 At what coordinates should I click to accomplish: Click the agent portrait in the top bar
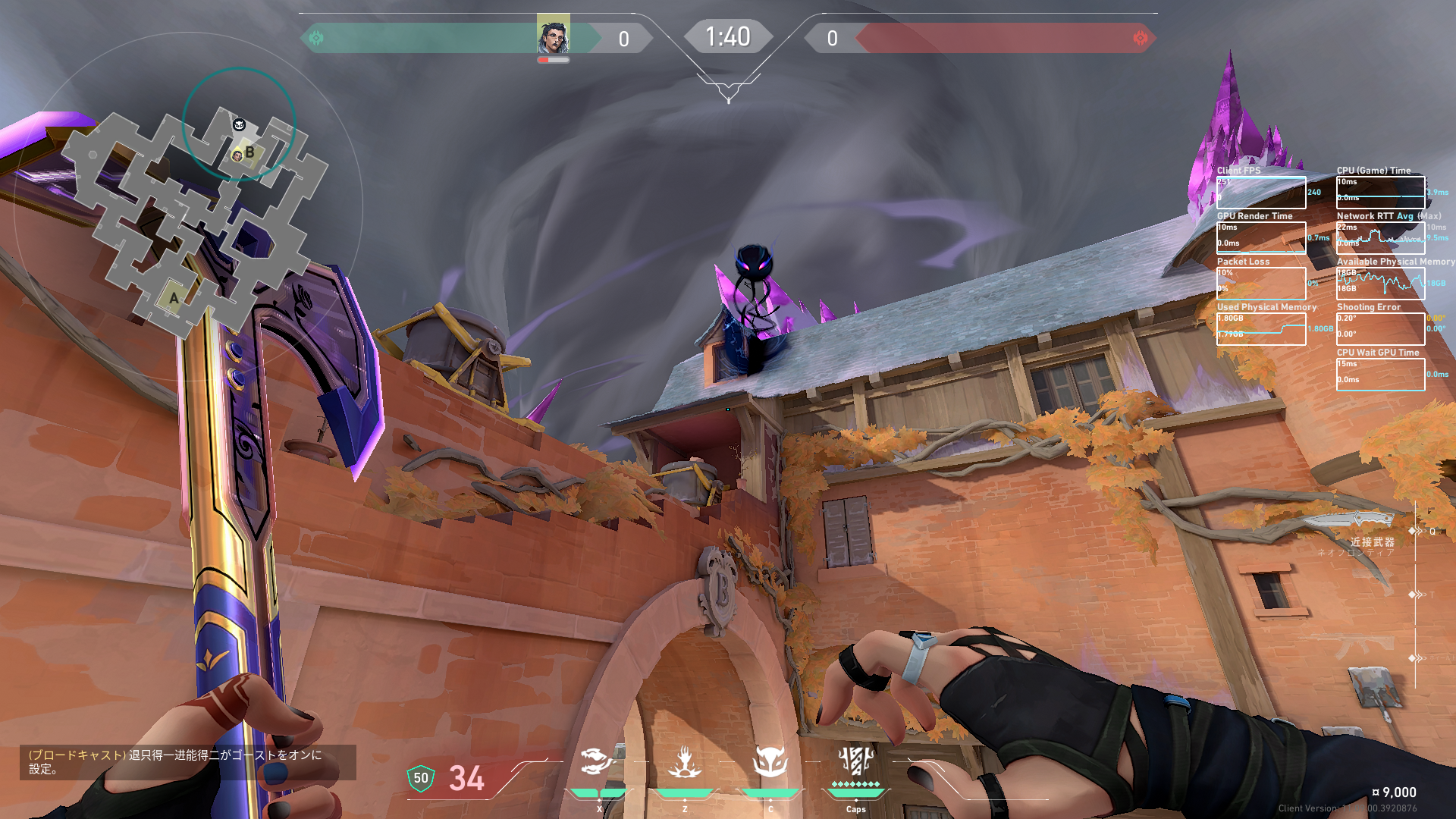553,34
